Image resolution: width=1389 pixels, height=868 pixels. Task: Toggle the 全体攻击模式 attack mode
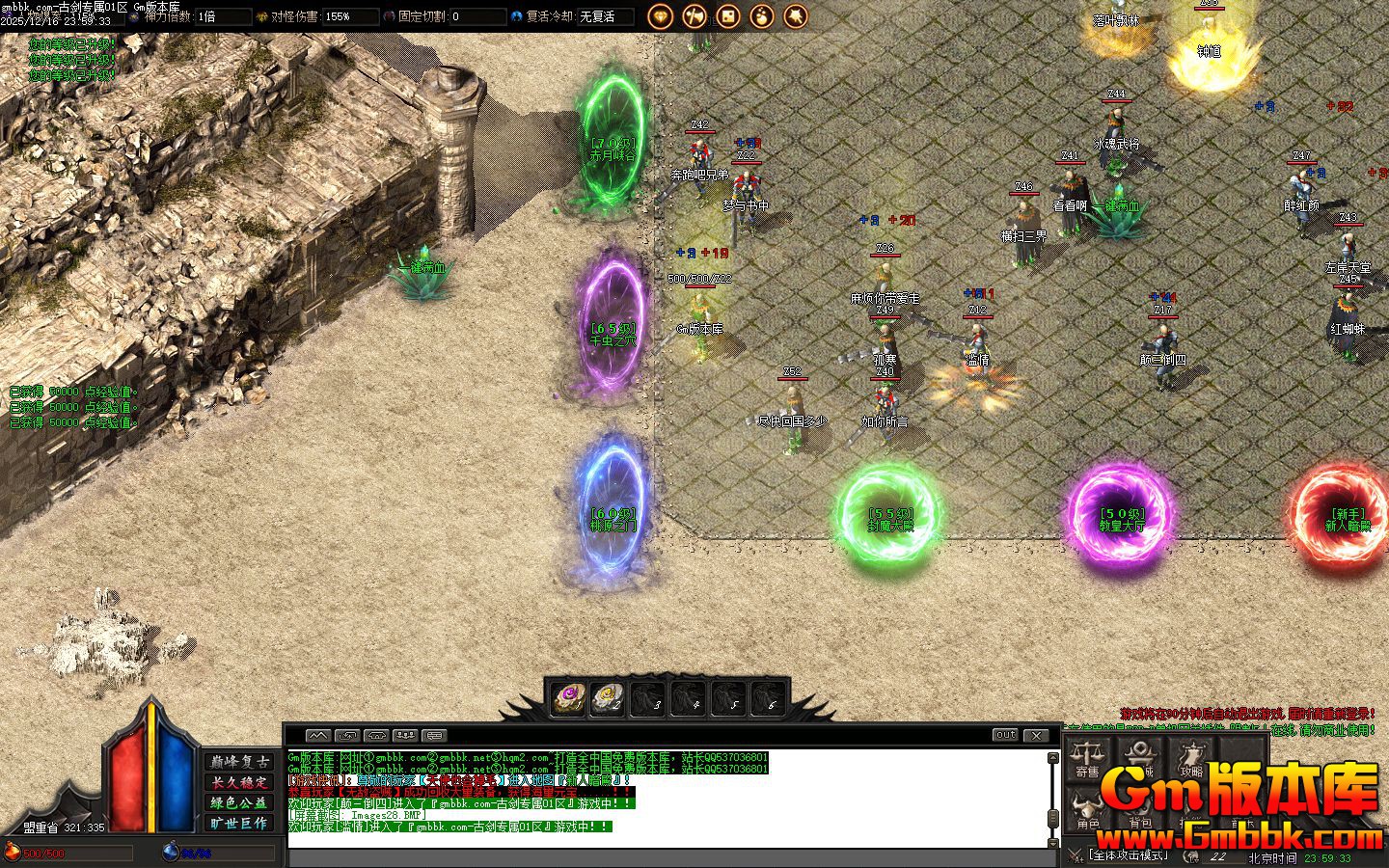[x=1127, y=855]
